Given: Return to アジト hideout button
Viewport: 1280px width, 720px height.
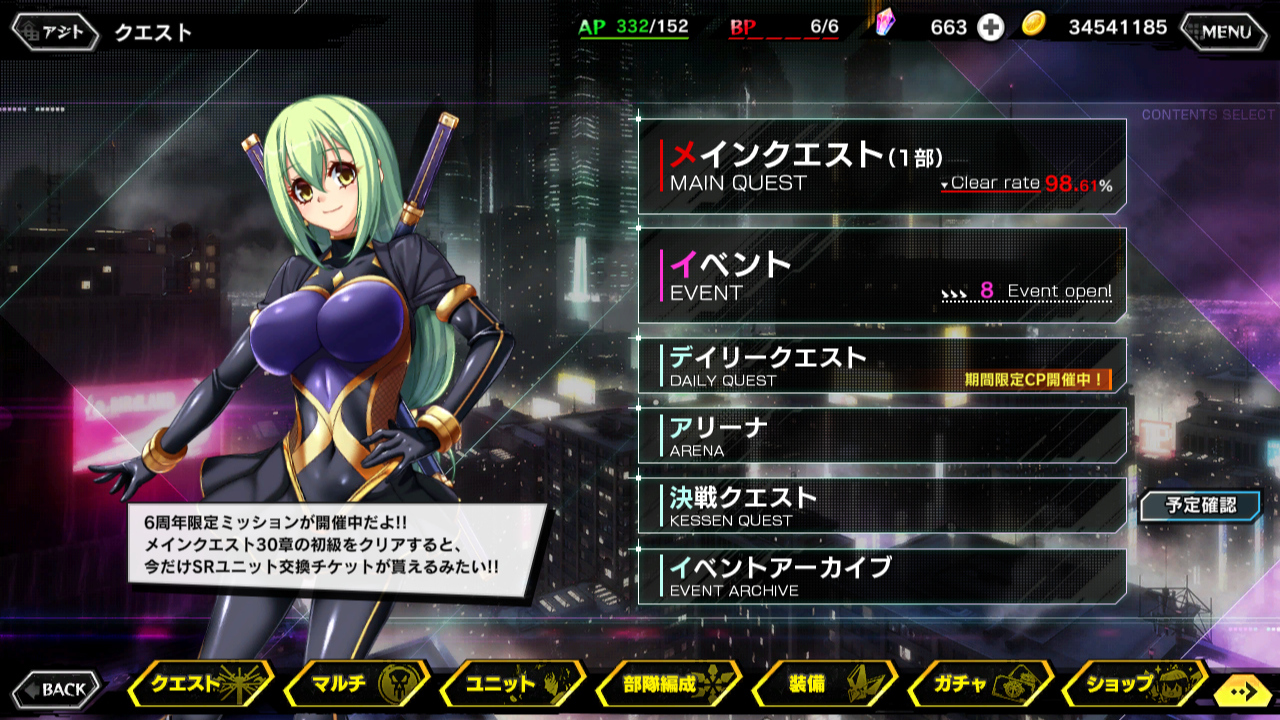Looking at the screenshot, I should (x=56, y=31).
